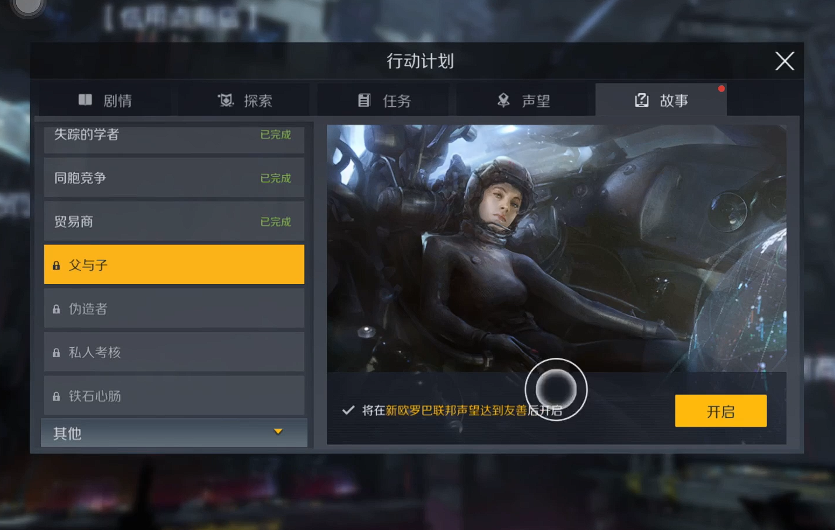Close the 行动计划 window
Screen dimensions: 835x530
click(785, 61)
